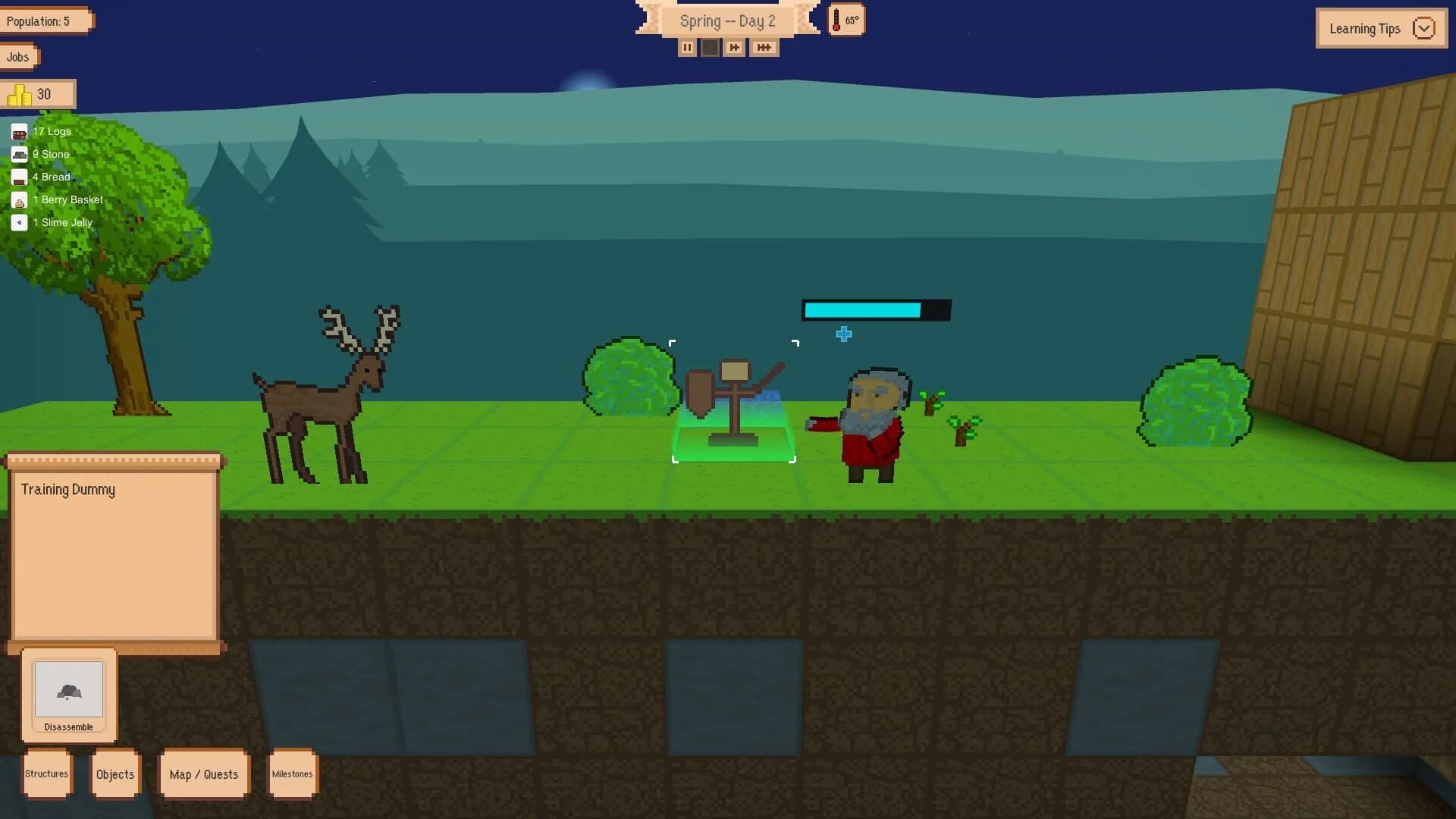Select the Disassemble tool for the Training Dummy
The width and height of the screenshot is (1456, 819).
point(68,690)
